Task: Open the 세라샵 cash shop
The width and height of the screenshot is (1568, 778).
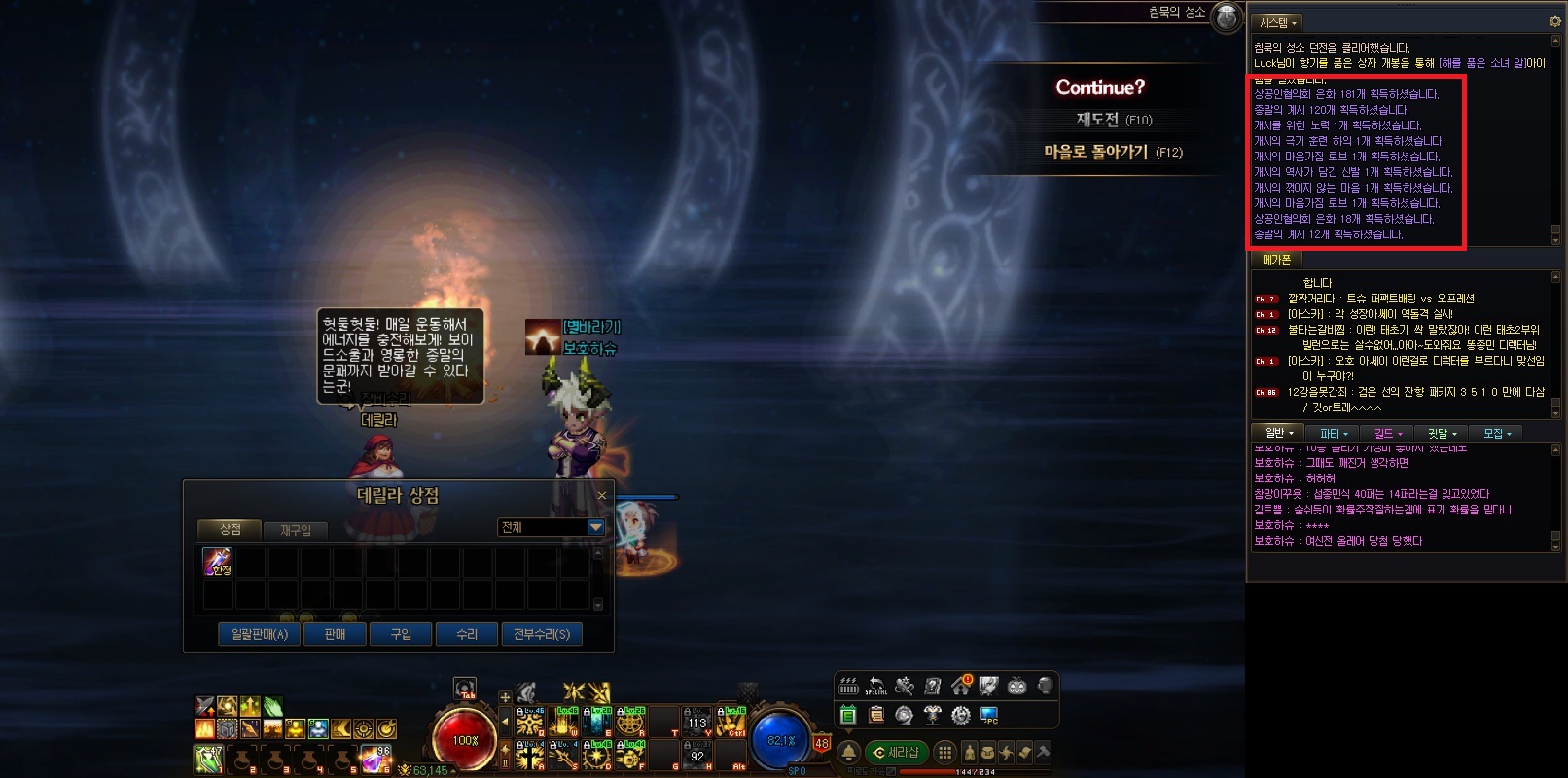Action: coord(896,752)
